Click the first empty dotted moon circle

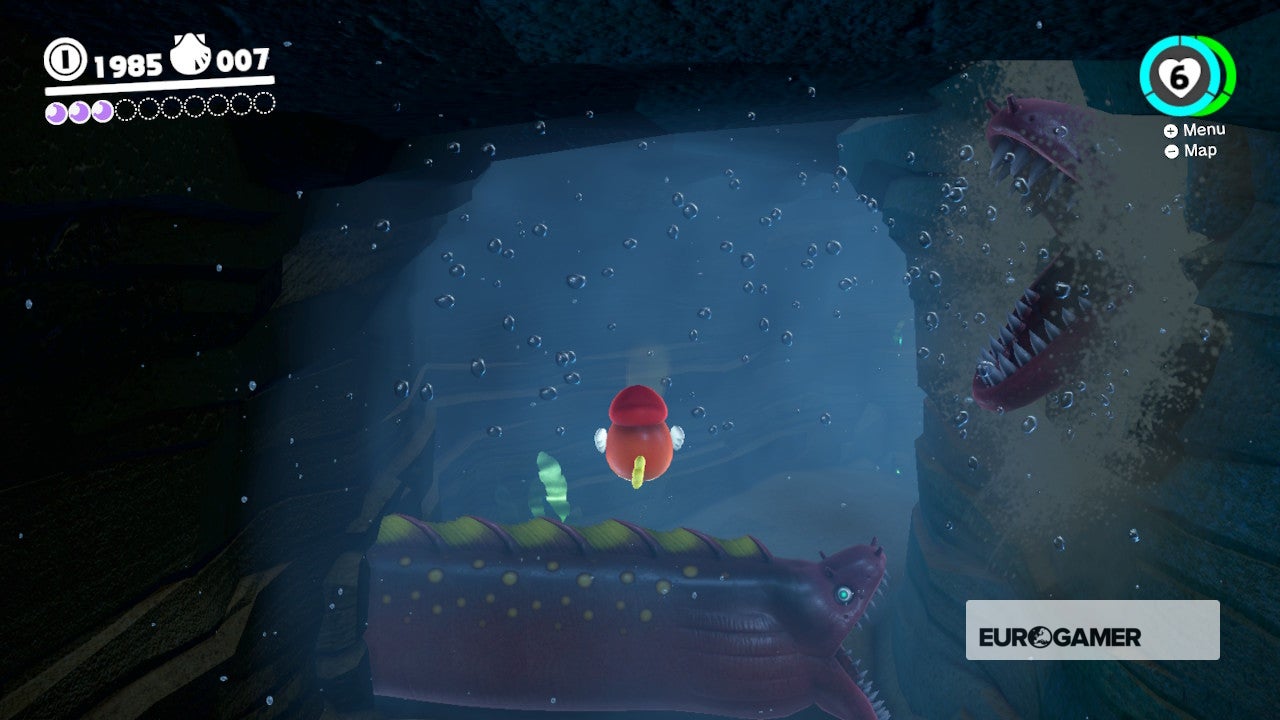(x=123, y=109)
